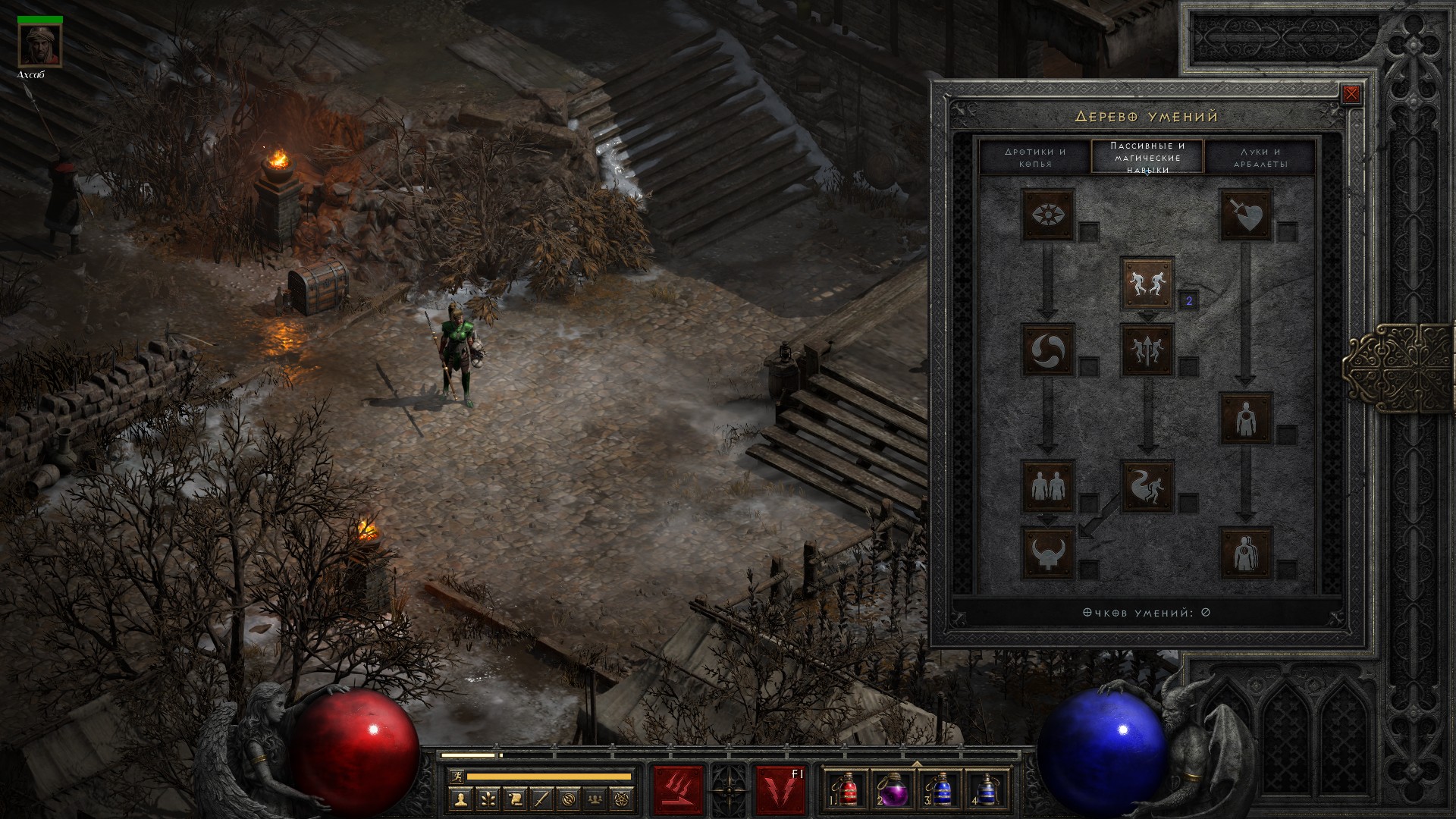The height and width of the screenshot is (819, 1456).
Task: Choose the Critical Strike heart skill
Action: [x=1246, y=215]
